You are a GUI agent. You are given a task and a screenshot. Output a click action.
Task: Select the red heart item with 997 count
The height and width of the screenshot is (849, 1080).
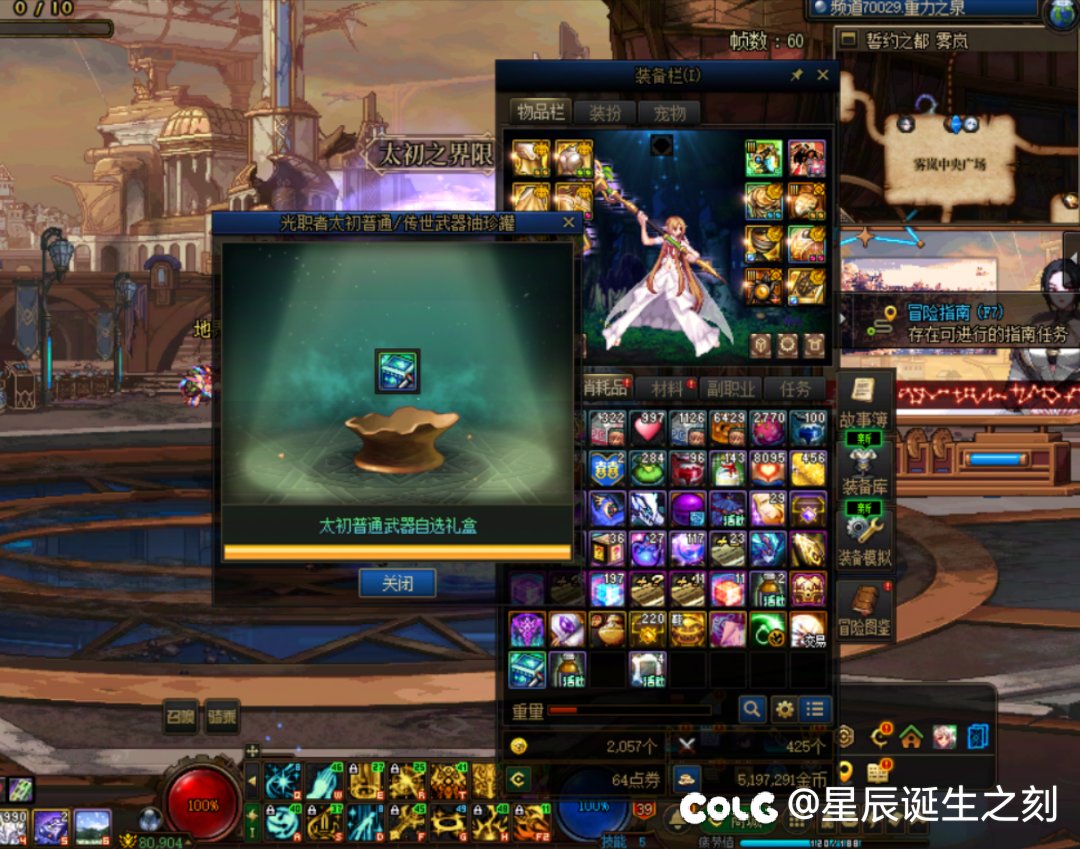648,428
